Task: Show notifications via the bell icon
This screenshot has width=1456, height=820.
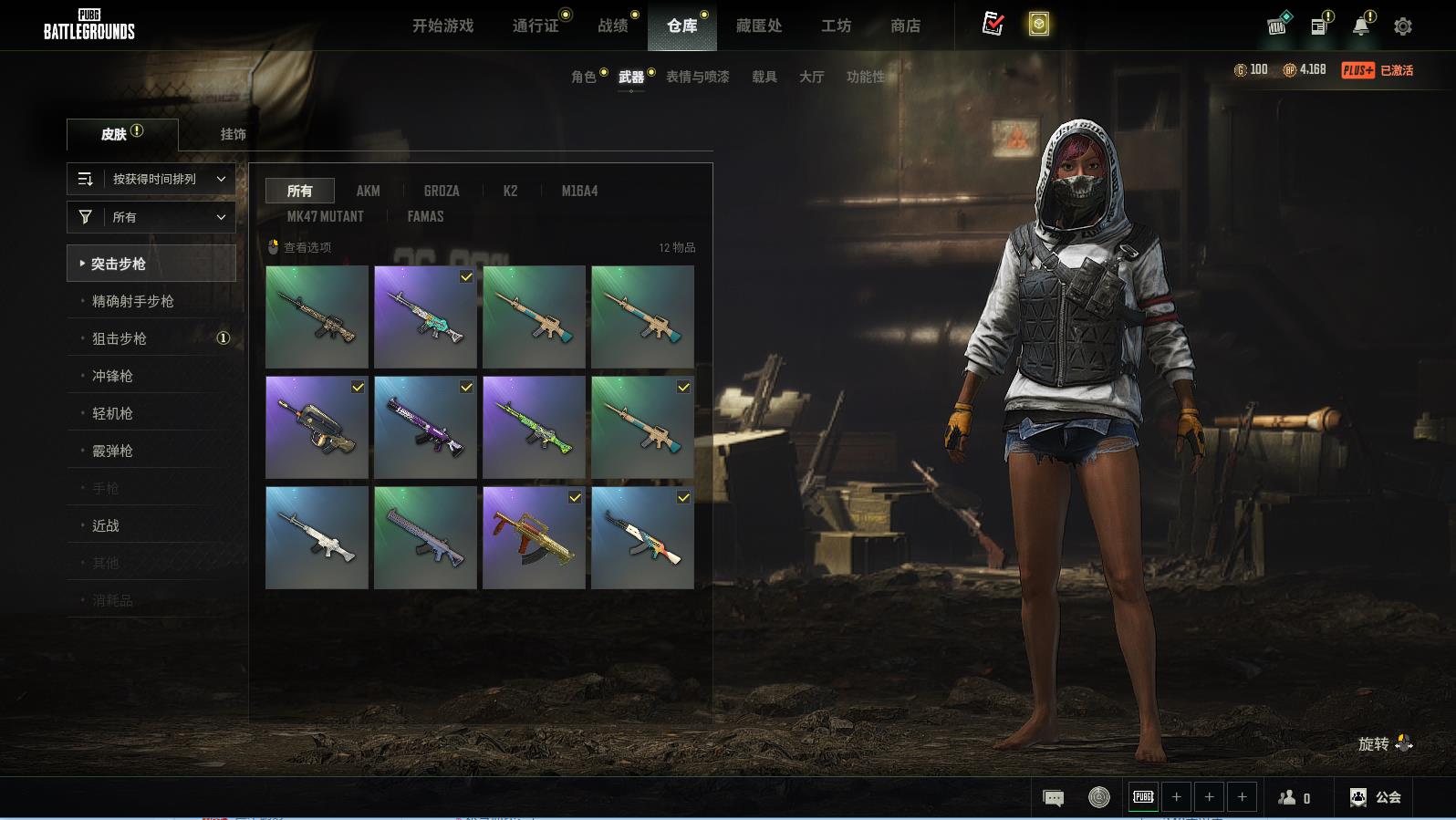Action: (x=1361, y=26)
